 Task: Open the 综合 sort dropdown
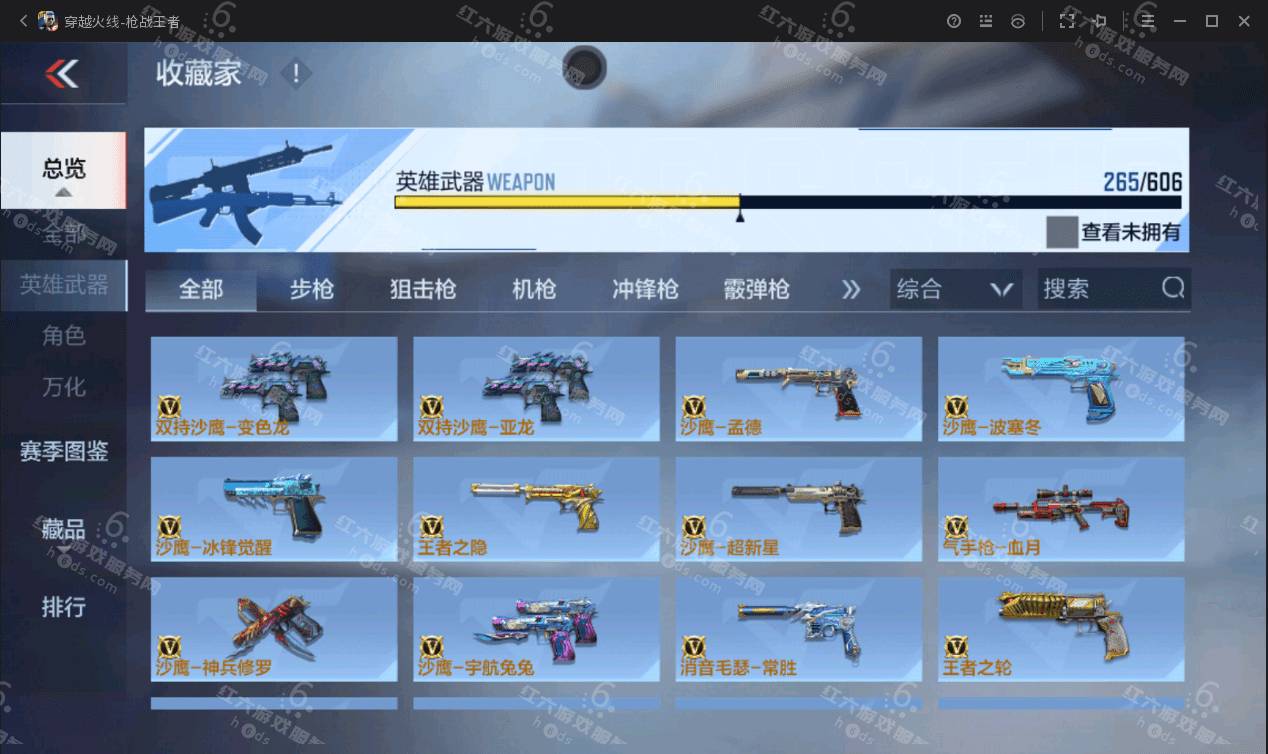tap(955, 290)
